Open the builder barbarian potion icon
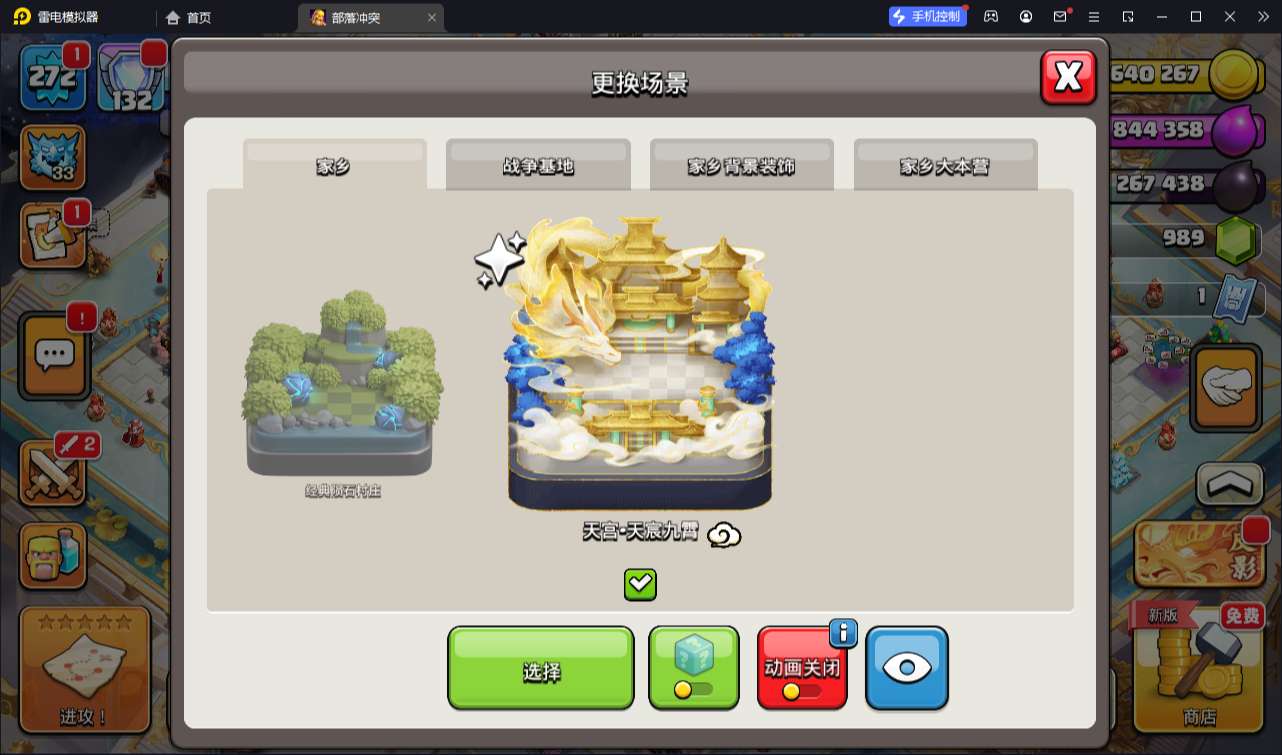1282x755 pixels. pyautogui.click(x=54, y=555)
